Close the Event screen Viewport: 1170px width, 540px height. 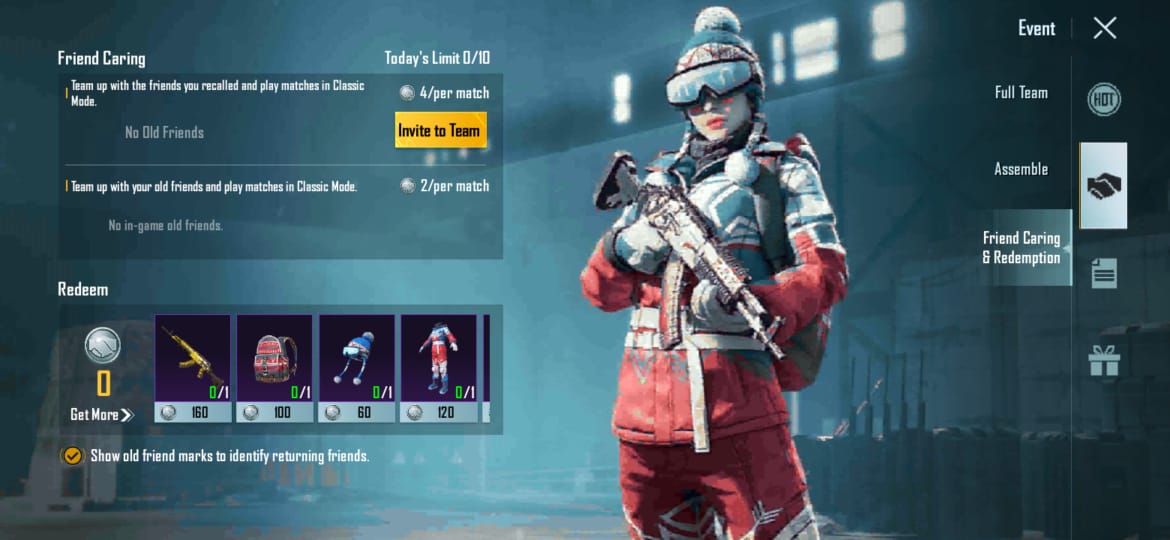tap(1104, 28)
